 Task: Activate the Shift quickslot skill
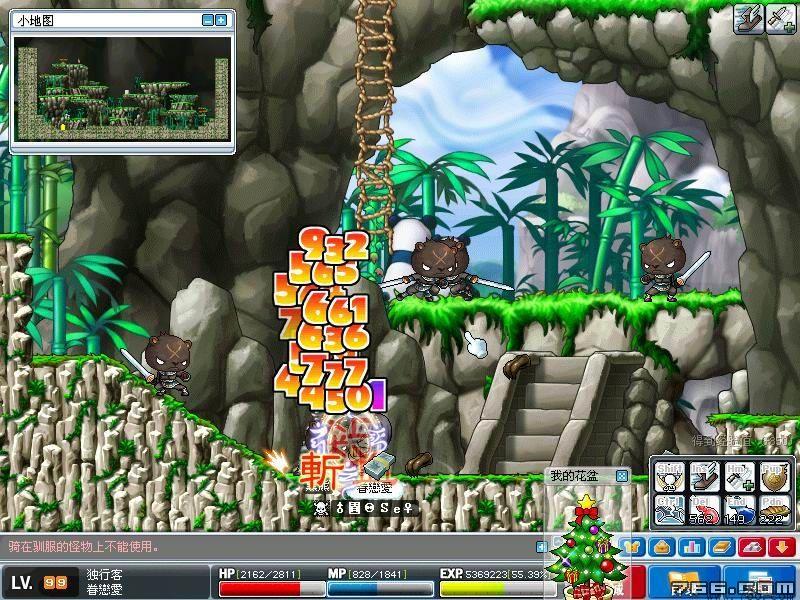pos(670,477)
